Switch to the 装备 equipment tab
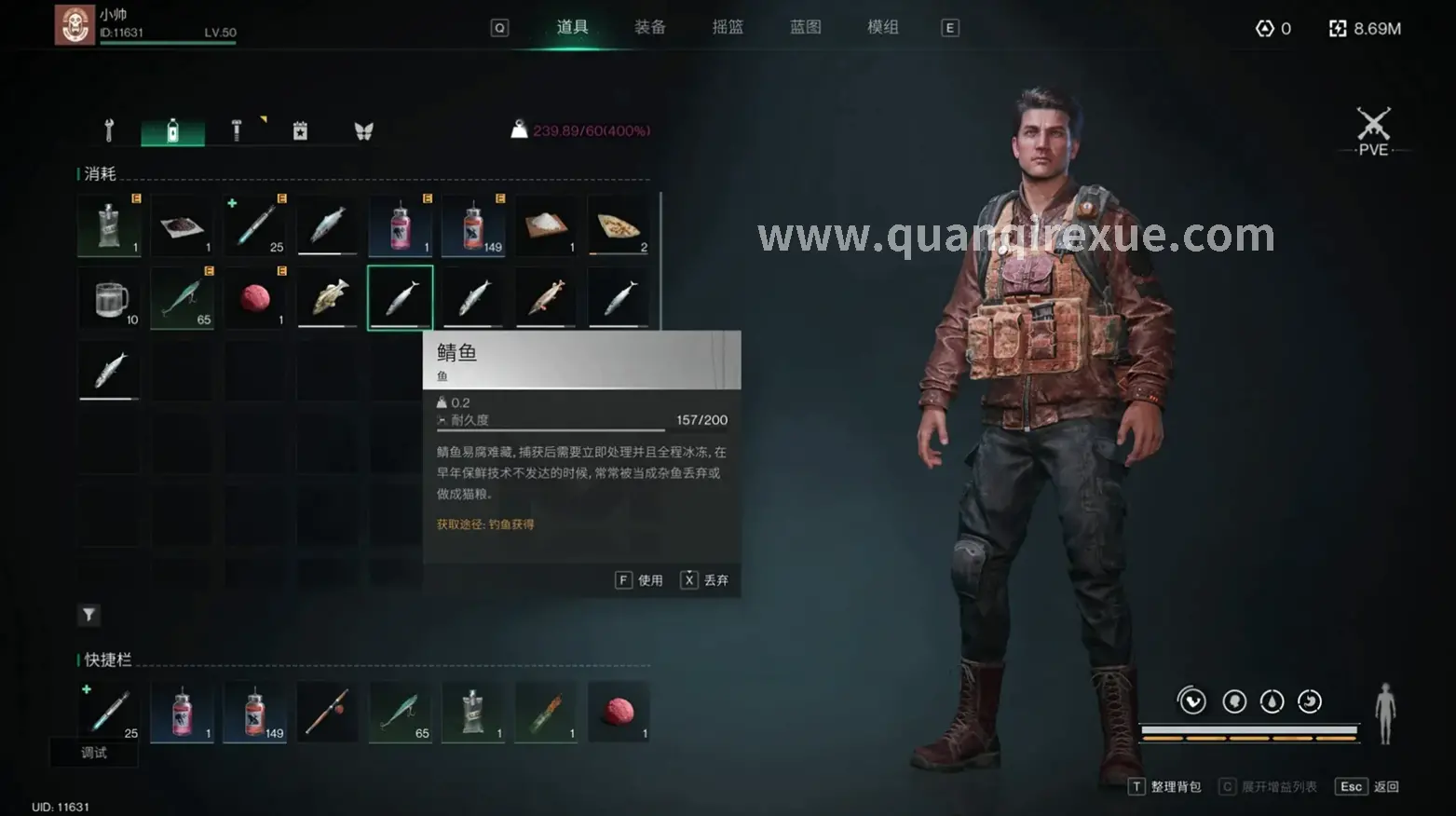This screenshot has height=816, width=1456. coord(649,27)
